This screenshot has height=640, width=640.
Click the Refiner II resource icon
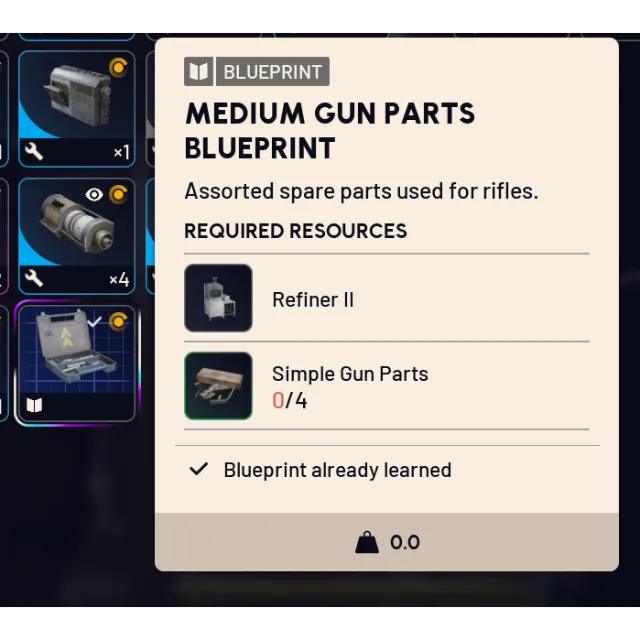coord(218,298)
